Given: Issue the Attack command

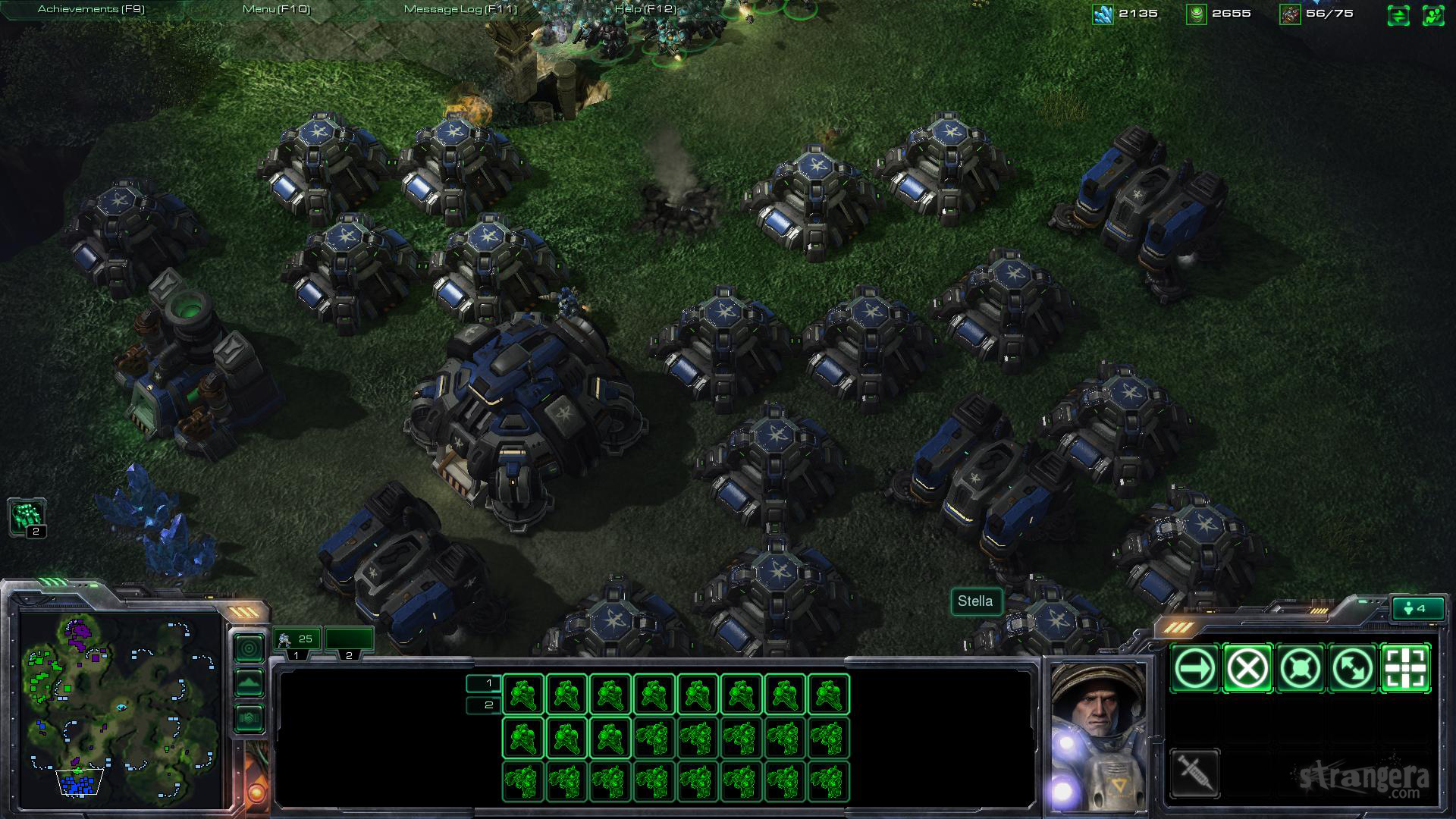Looking at the screenshot, I should (1407, 669).
